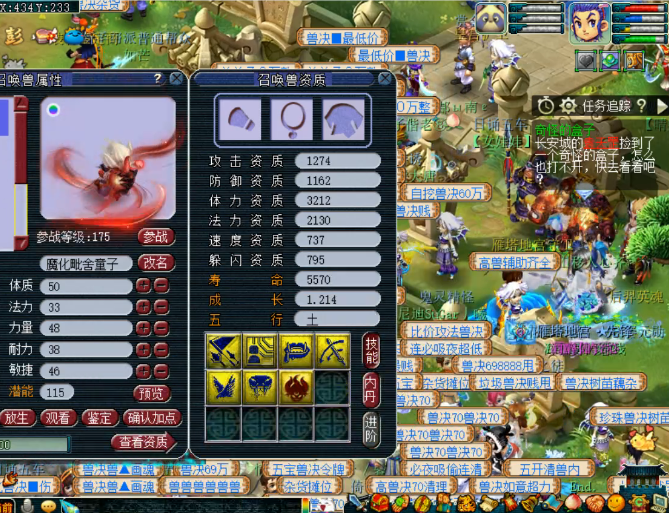Viewport: 669px width, 513px height.
Task: Open help for the 召唤兽属性 window
Action: [157, 78]
